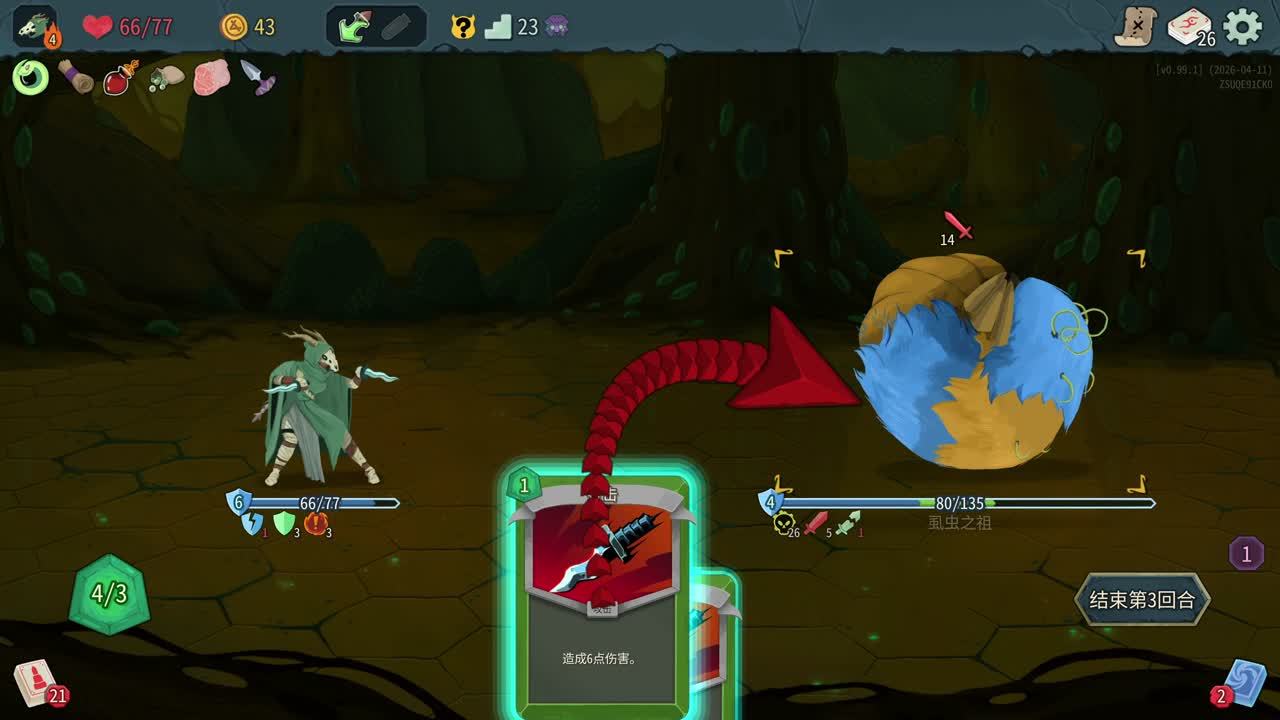Open the draw pile with 21 cards
The height and width of the screenshot is (720, 1280).
[x=36, y=683]
